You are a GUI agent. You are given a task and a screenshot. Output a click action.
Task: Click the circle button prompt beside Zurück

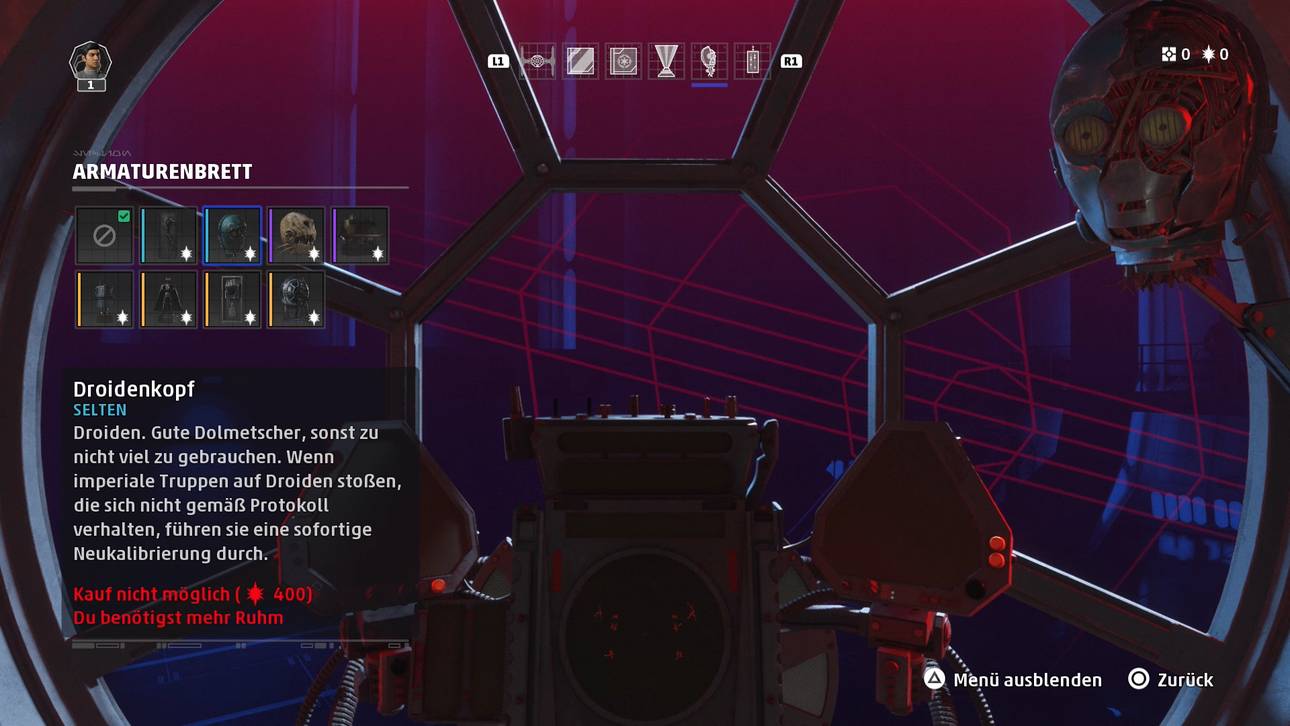(1135, 680)
